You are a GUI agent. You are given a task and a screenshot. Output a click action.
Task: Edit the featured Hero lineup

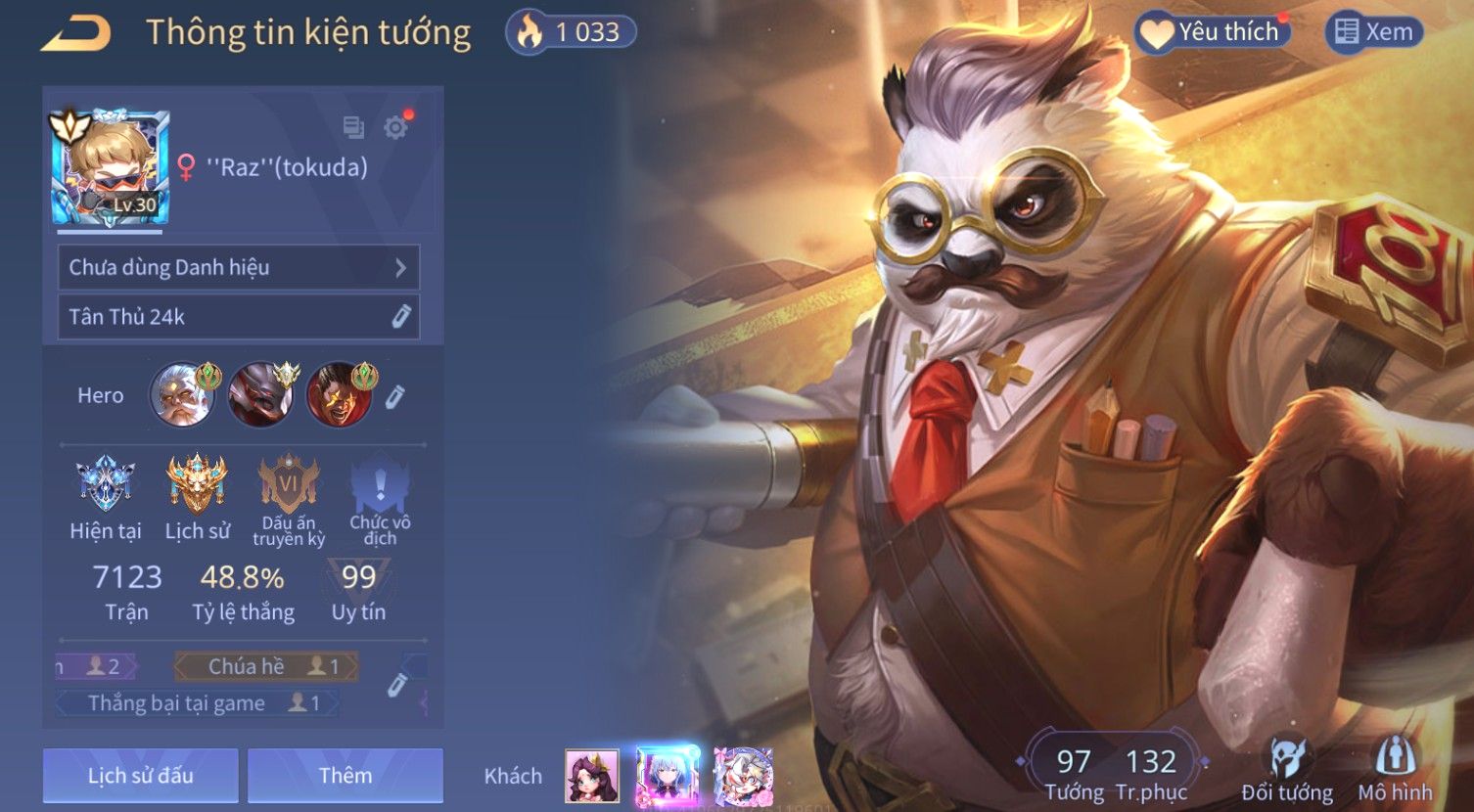[x=394, y=396]
